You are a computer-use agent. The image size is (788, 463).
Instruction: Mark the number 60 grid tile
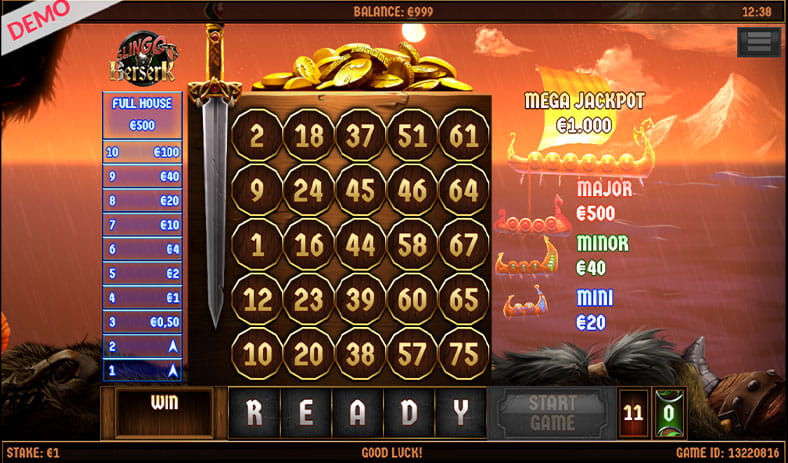(x=412, y=299)
